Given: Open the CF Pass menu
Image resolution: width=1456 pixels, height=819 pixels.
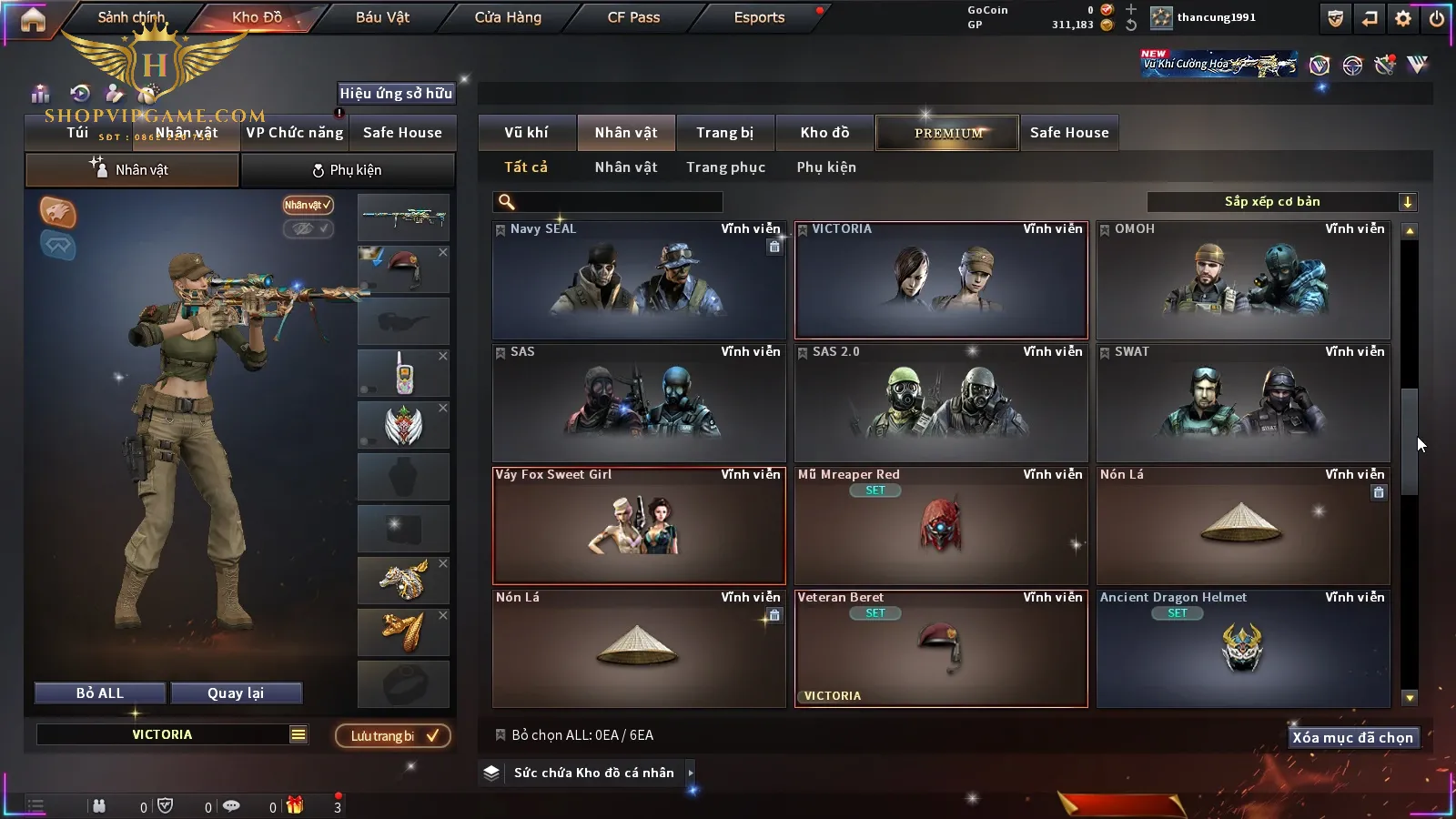Looking at the screenshot, I should (633, 17).
